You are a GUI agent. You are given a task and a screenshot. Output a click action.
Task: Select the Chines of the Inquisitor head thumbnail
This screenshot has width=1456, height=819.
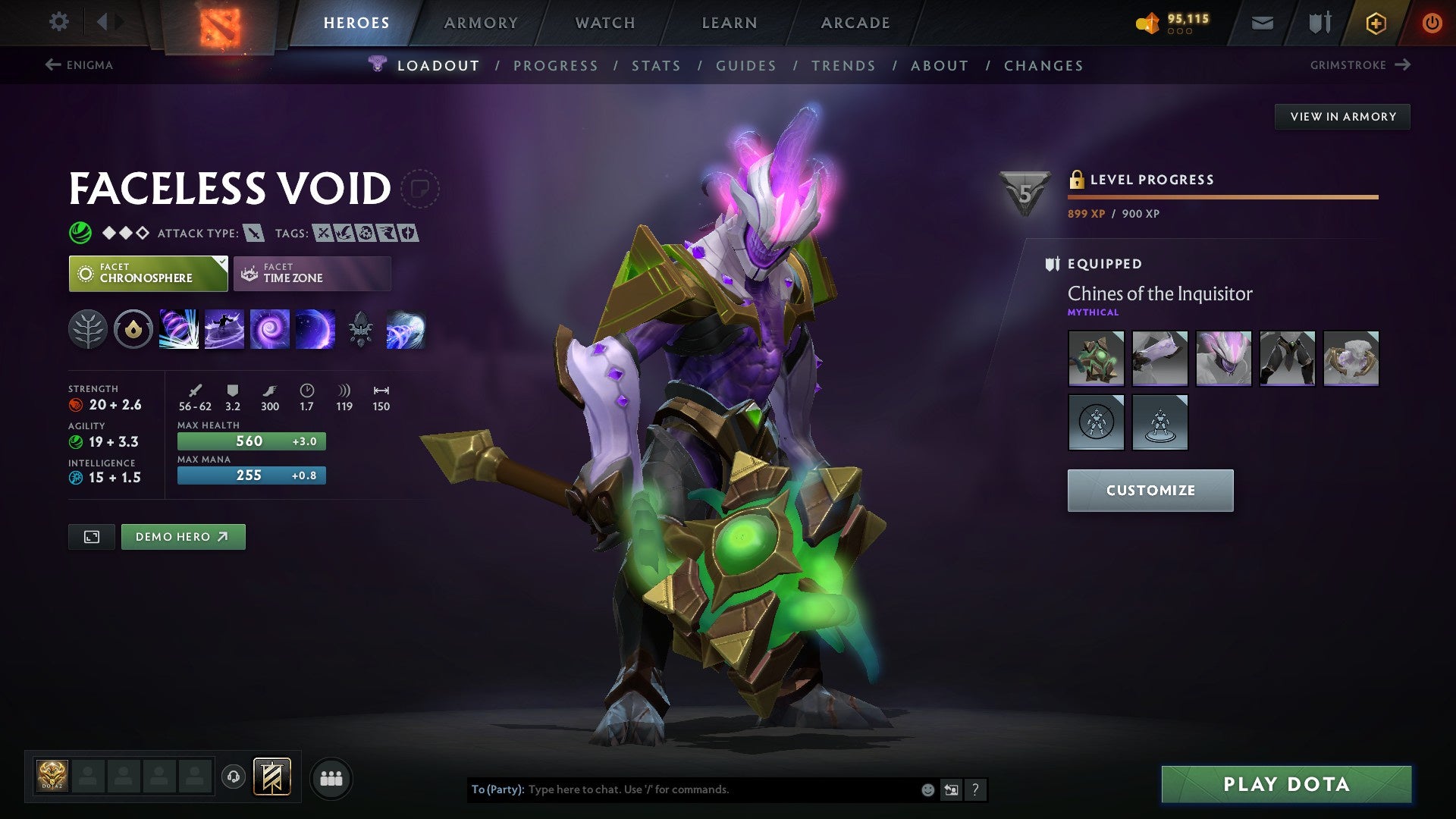pos(1223,359)
